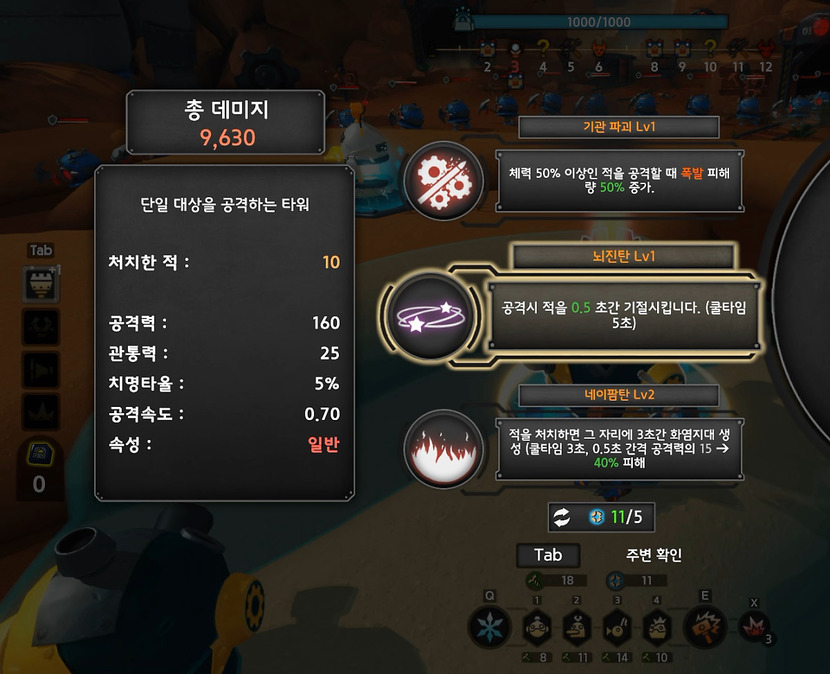Select the fish tower in slot 3
Viewport: 830px width, 674px height.
pos(617,629)
